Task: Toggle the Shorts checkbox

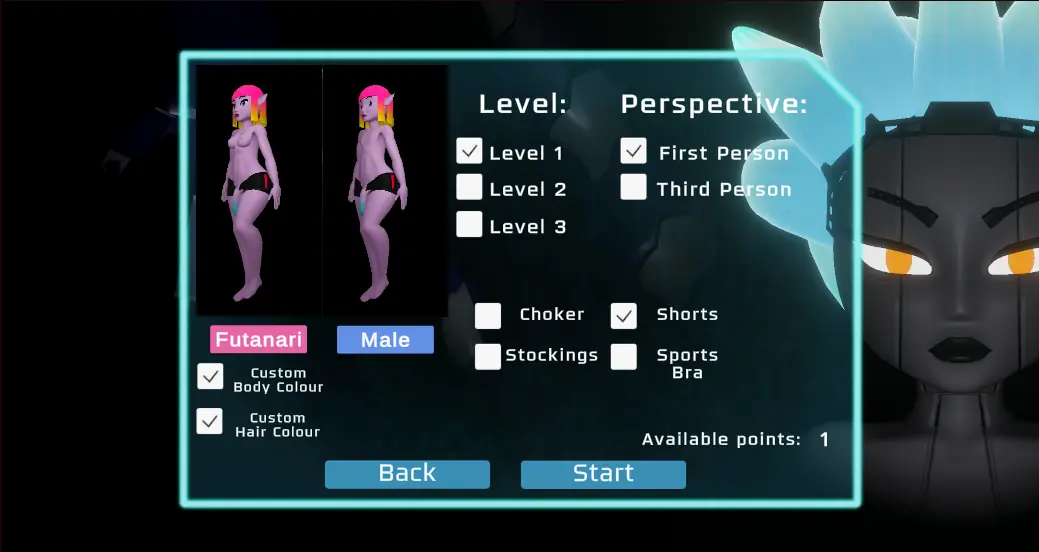Action: pos(624,316)
